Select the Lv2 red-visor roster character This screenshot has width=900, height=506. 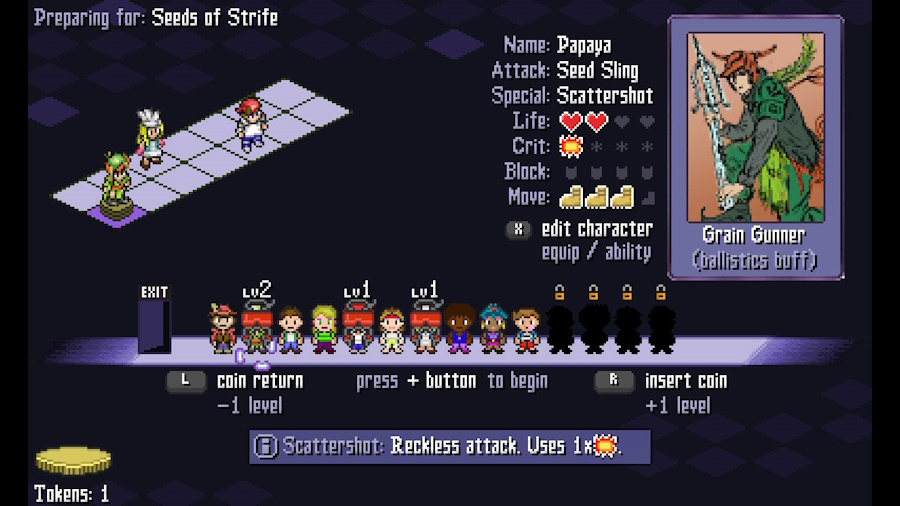coord(257,329)
